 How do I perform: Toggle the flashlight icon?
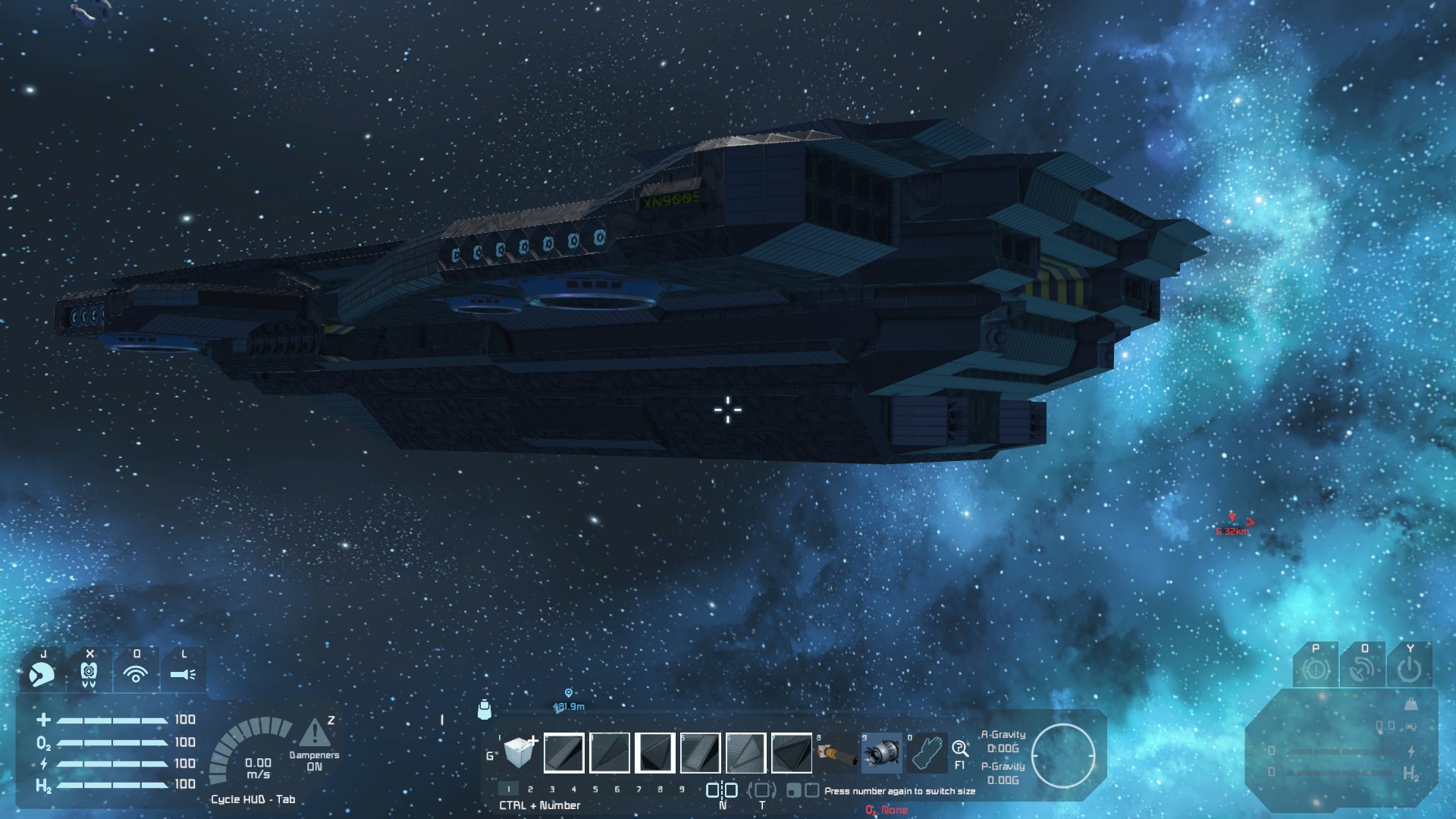(183, 673)
